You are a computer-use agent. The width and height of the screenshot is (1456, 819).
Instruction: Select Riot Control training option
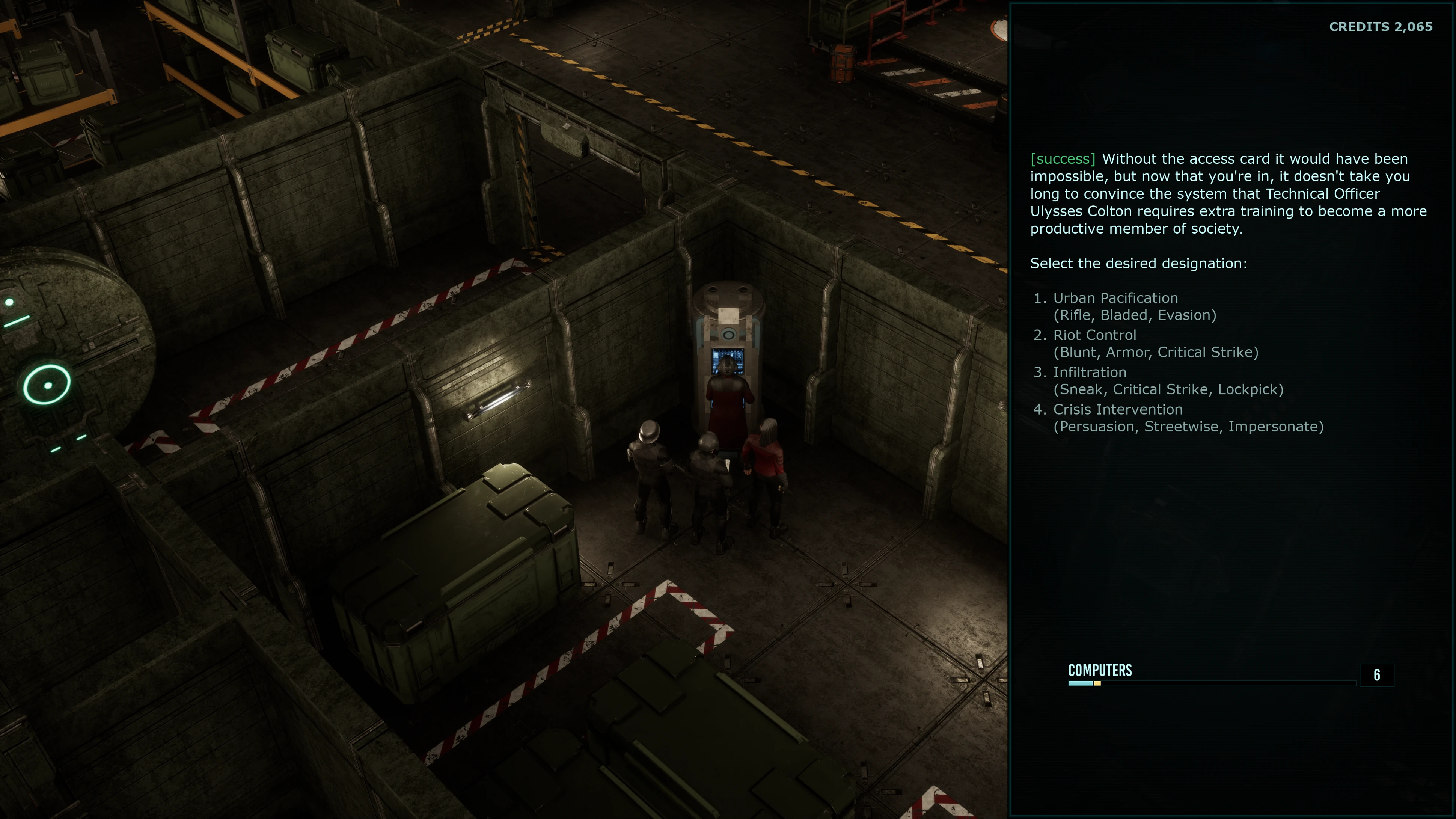[x=1094, y=335]
